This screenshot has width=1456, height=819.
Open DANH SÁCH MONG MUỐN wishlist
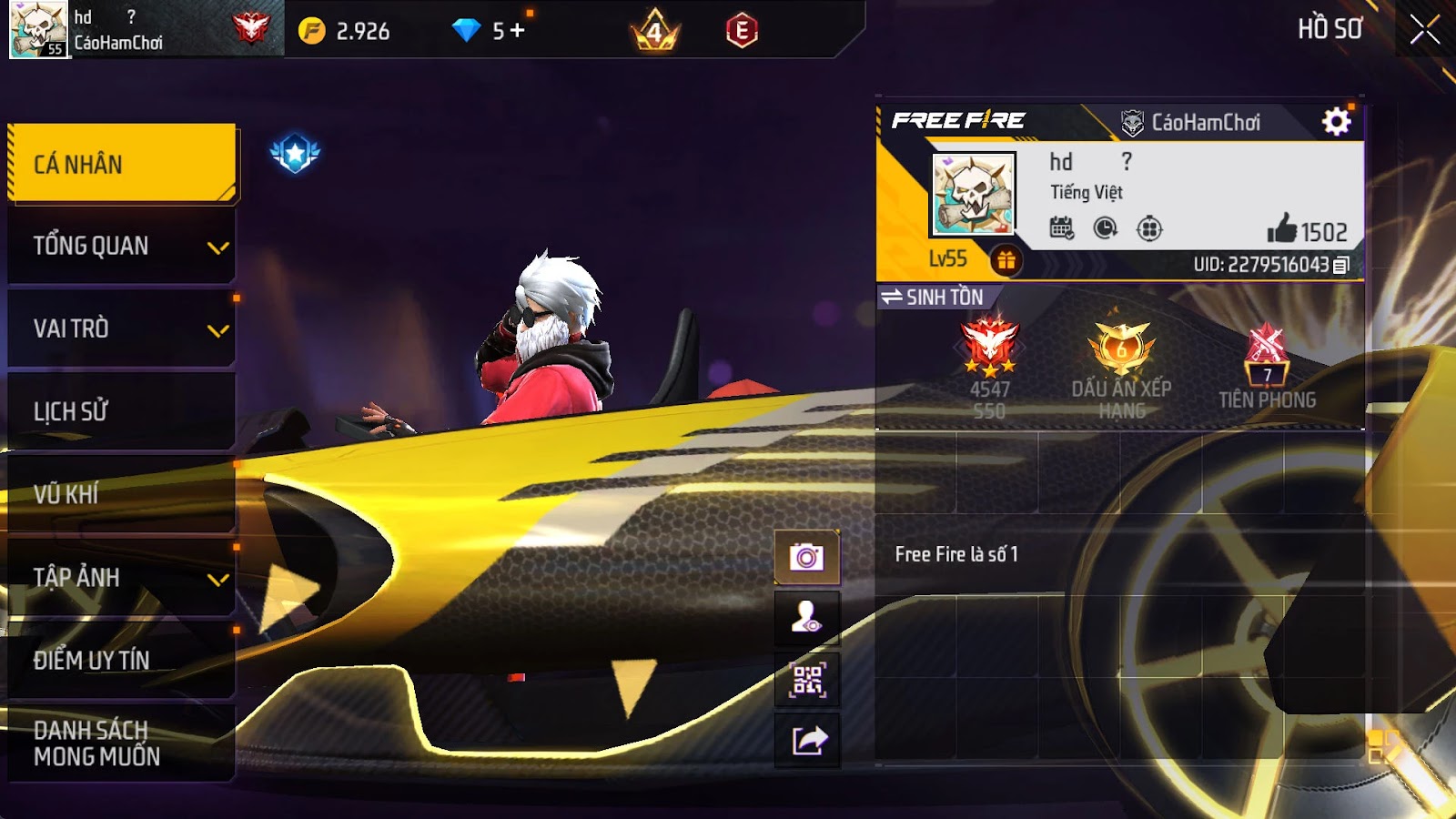122,743
